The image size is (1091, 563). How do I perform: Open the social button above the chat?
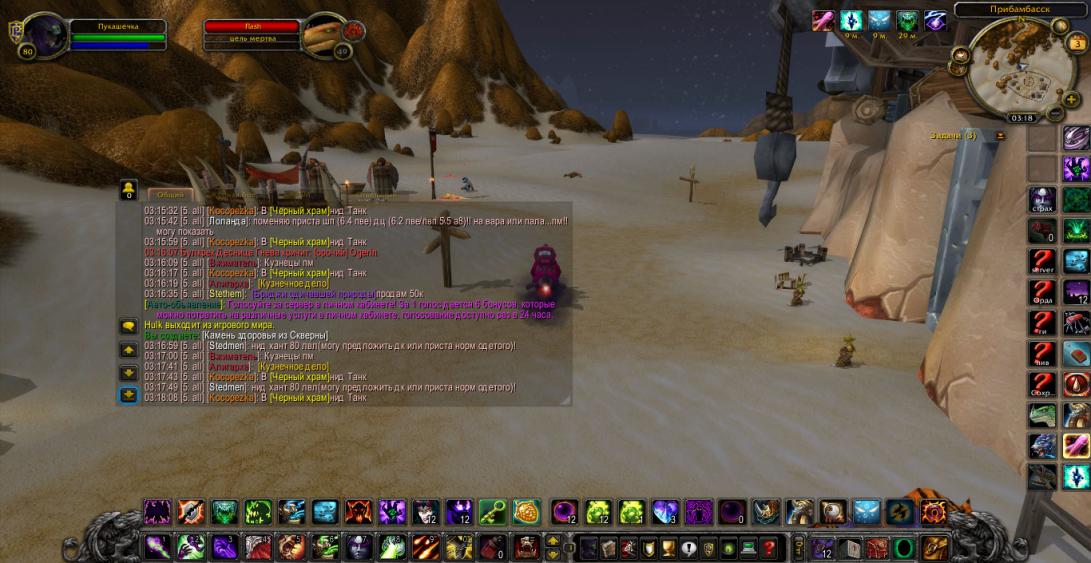click(128, 189)
